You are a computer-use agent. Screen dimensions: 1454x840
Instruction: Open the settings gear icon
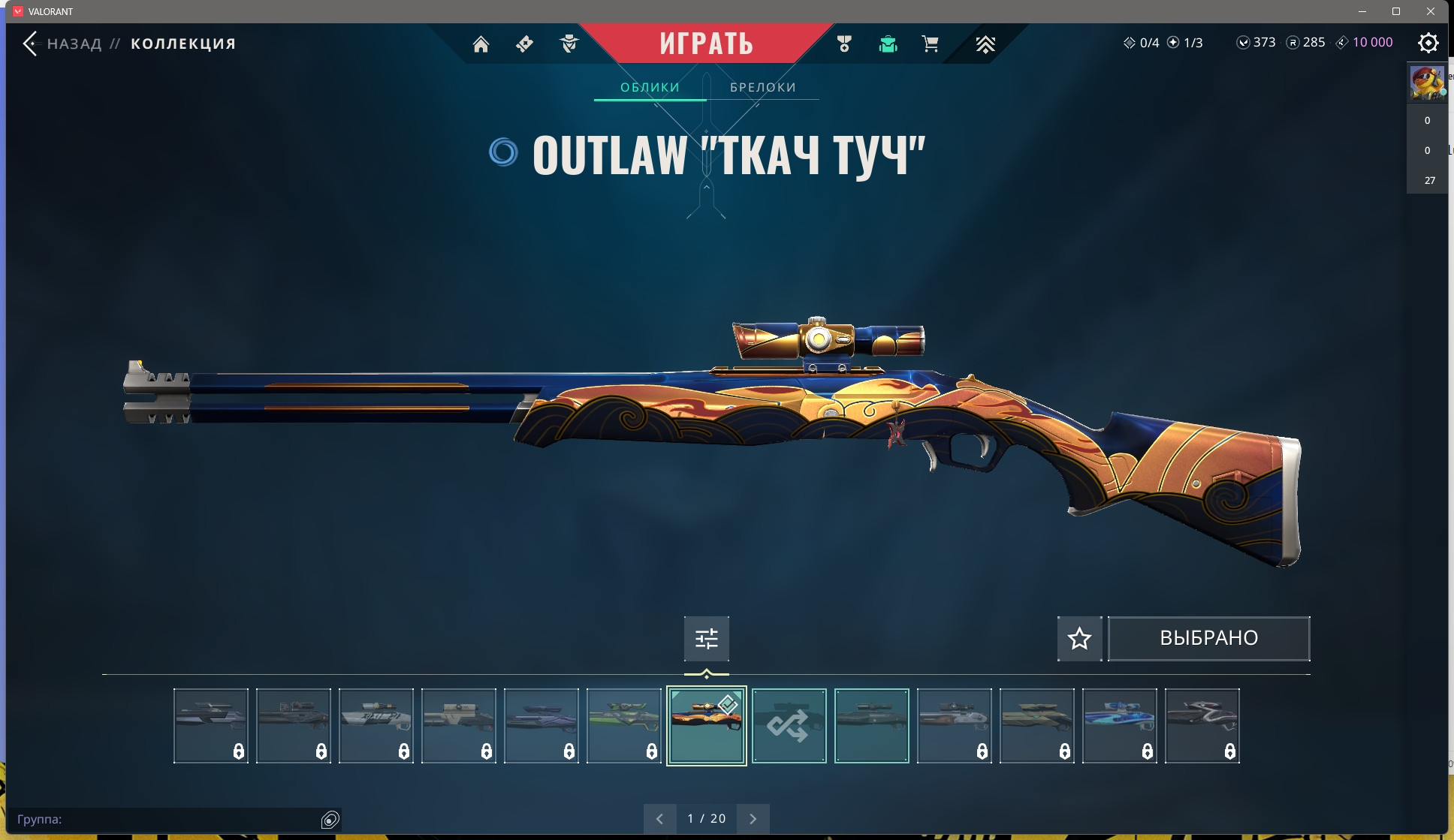[x=1428, y=43]
